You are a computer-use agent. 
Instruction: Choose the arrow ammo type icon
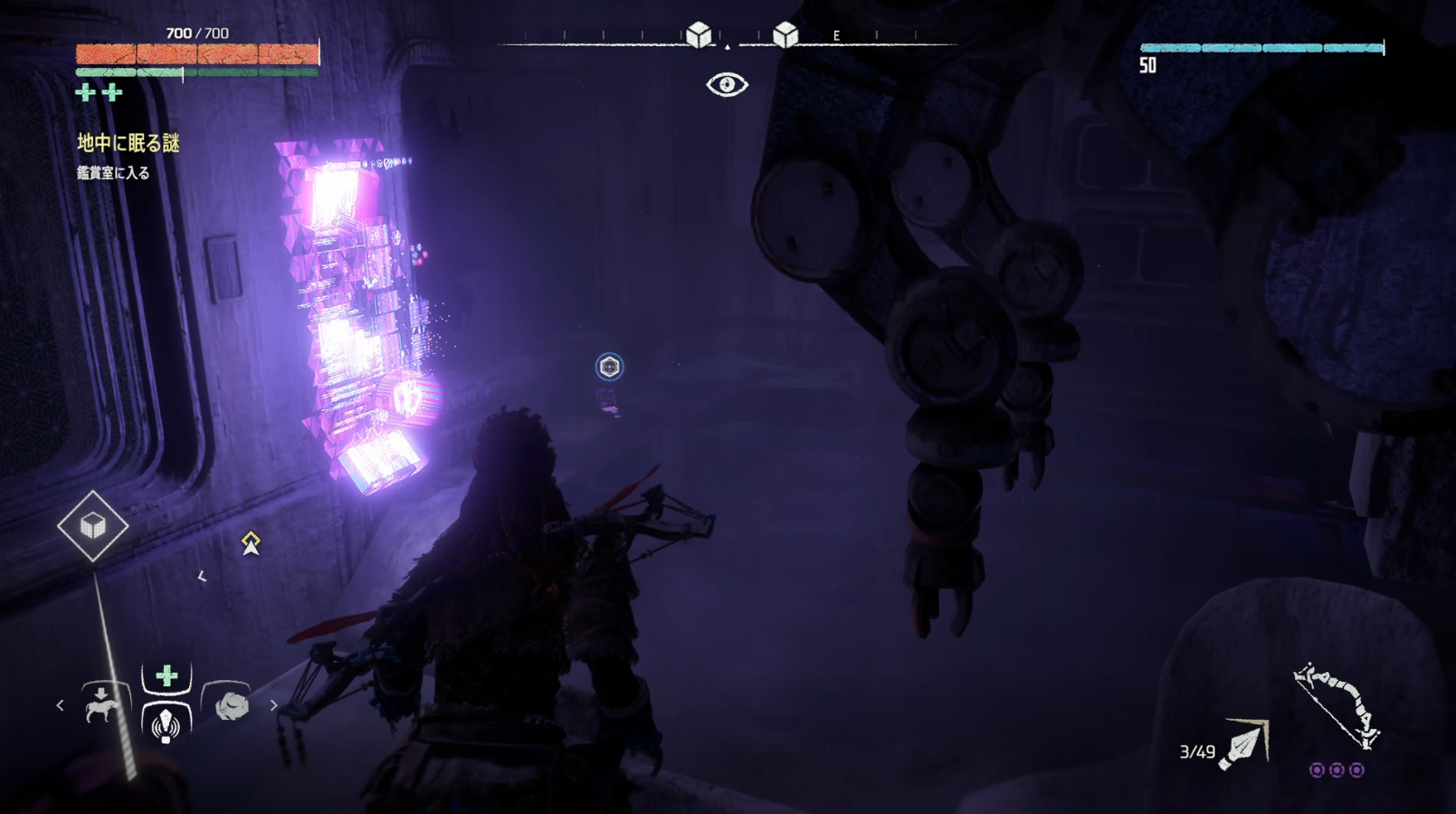pyautogui.click(x=1246, y=744)
